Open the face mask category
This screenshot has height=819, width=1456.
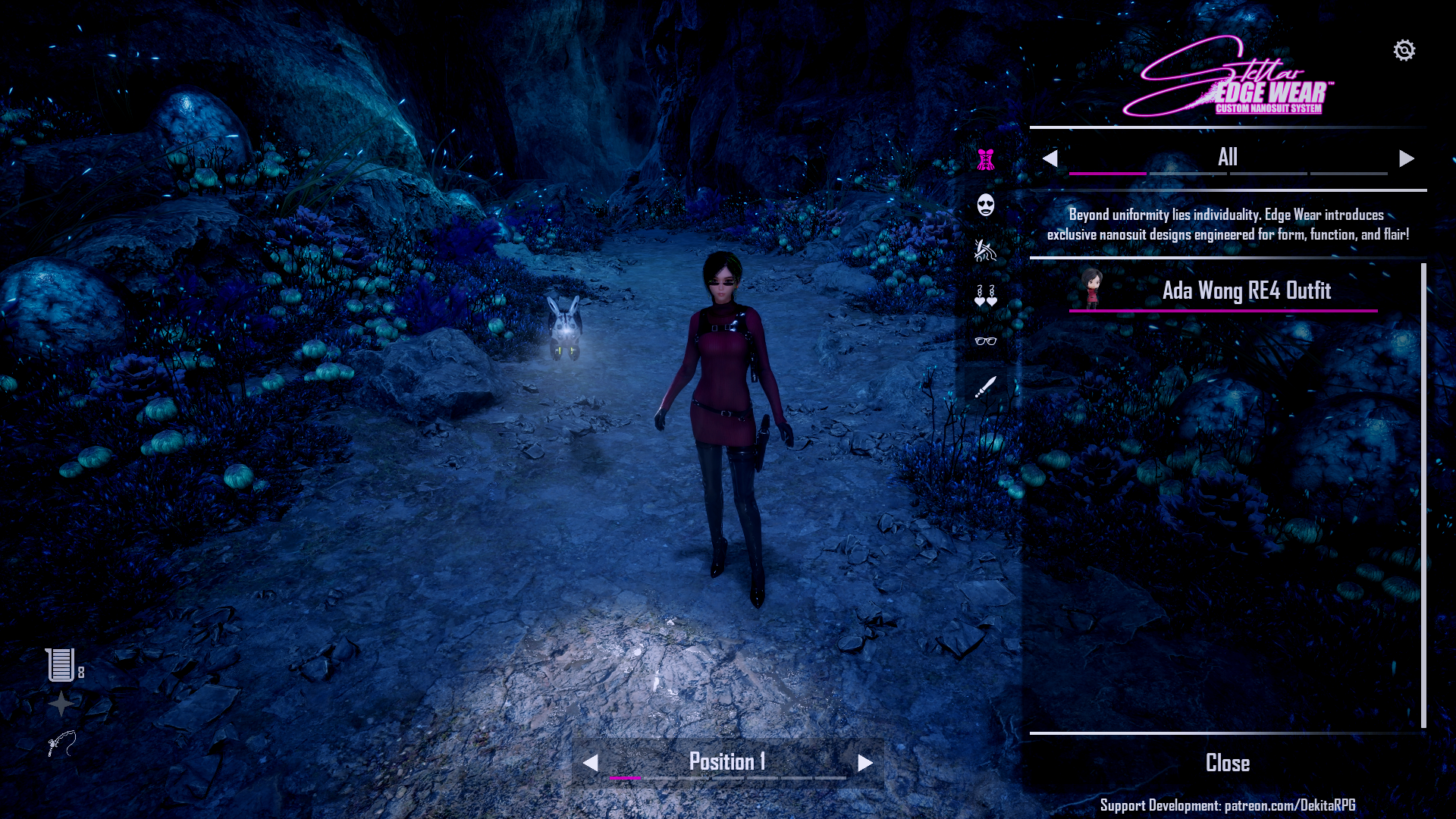coord(985,205)
